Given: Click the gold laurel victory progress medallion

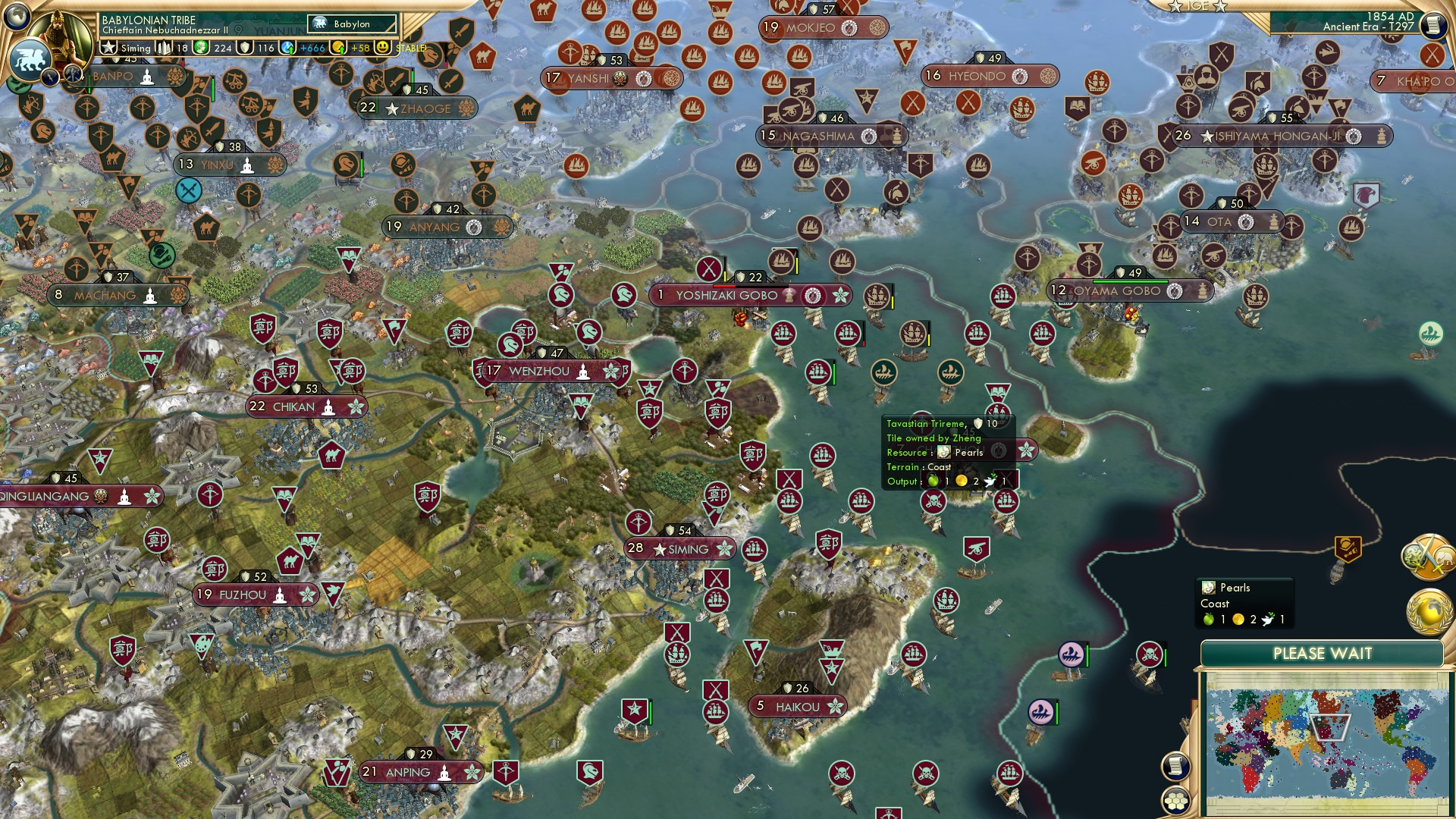Looking at the screenshot, I should pos(1430,610).
